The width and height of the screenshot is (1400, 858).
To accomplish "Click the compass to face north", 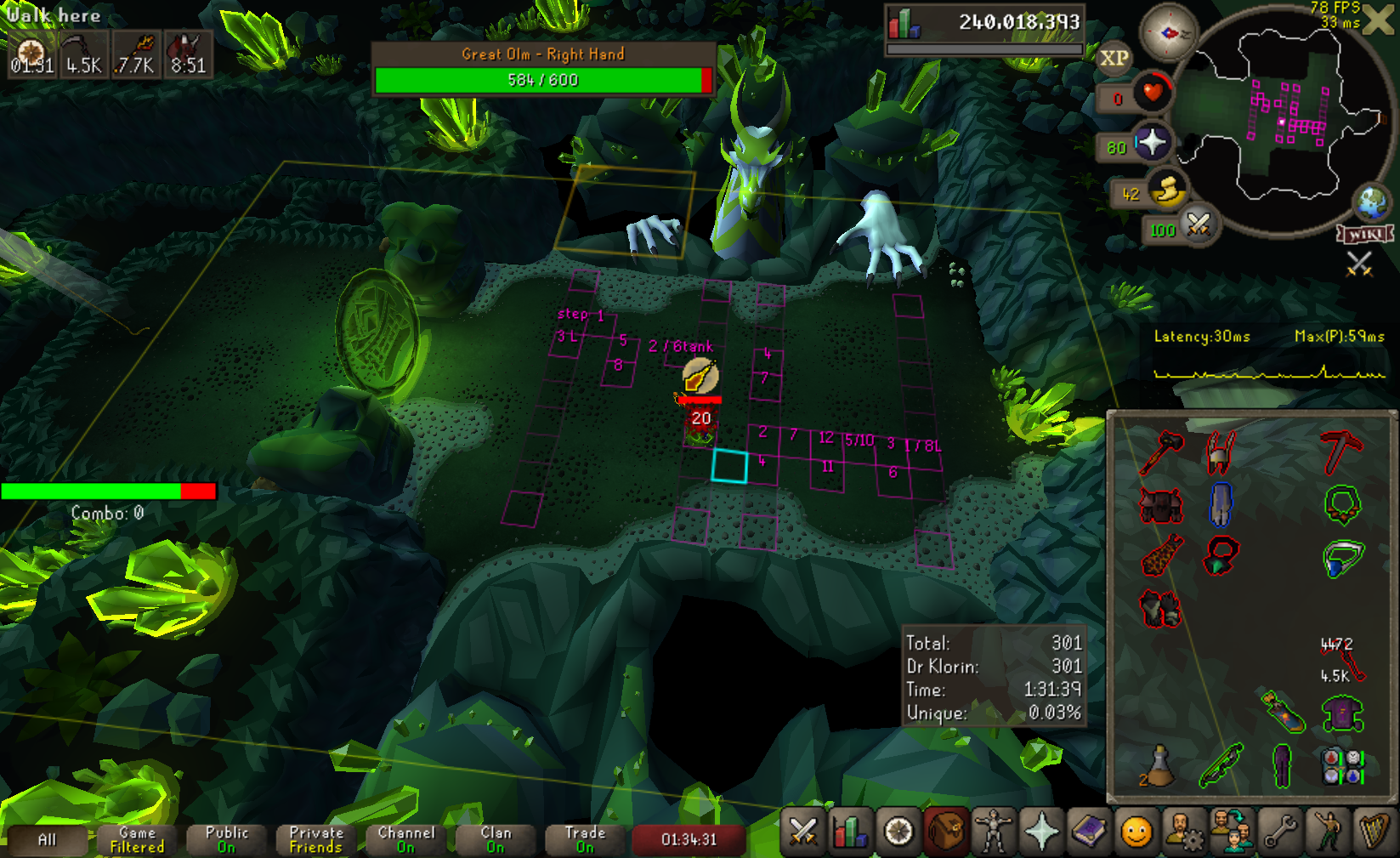I will click(1169, 33).
